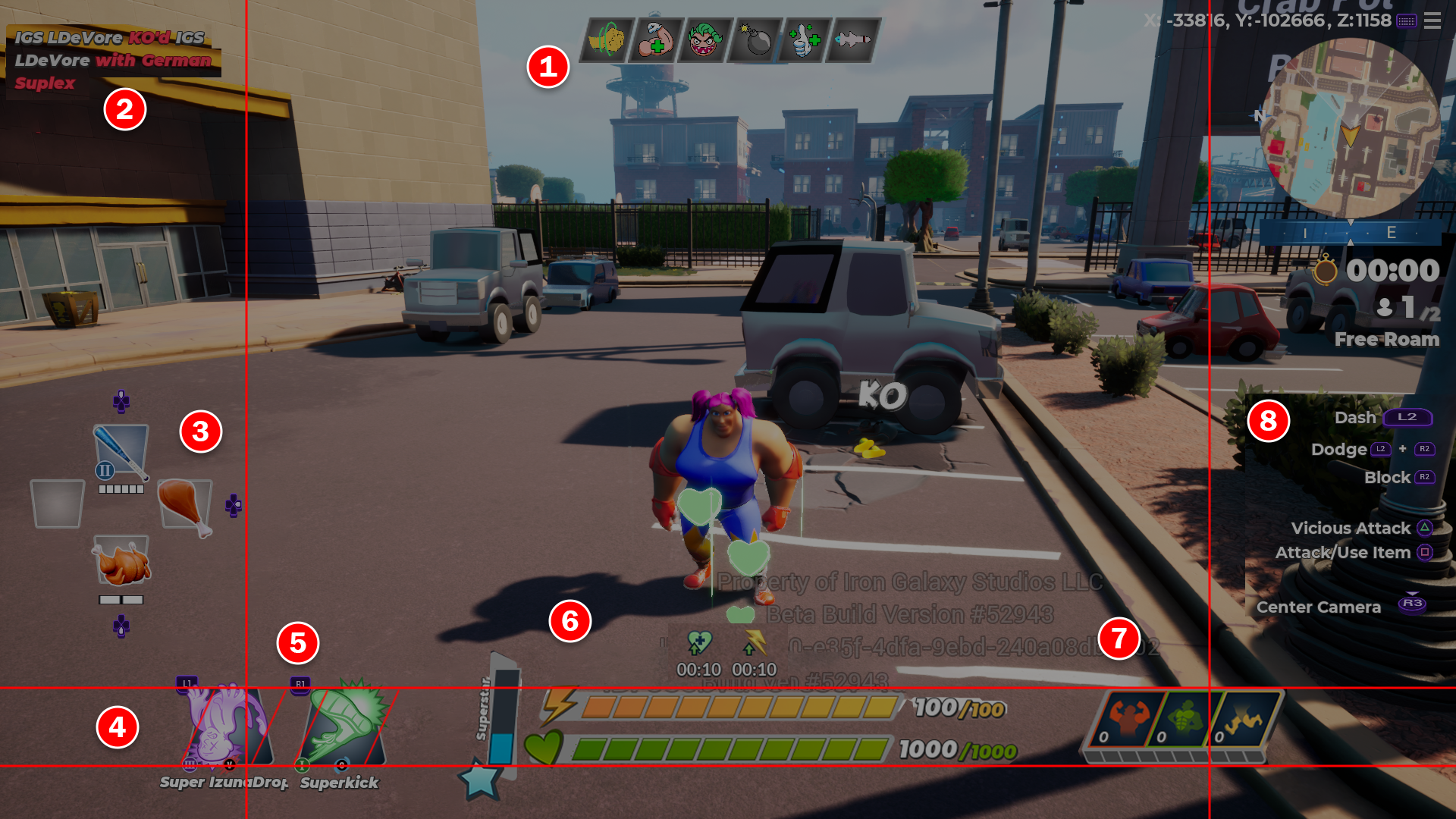Select the shark missile perk icon
Image resolution: width=1456 pixels, height=819 pixels.
coord(854,39)
